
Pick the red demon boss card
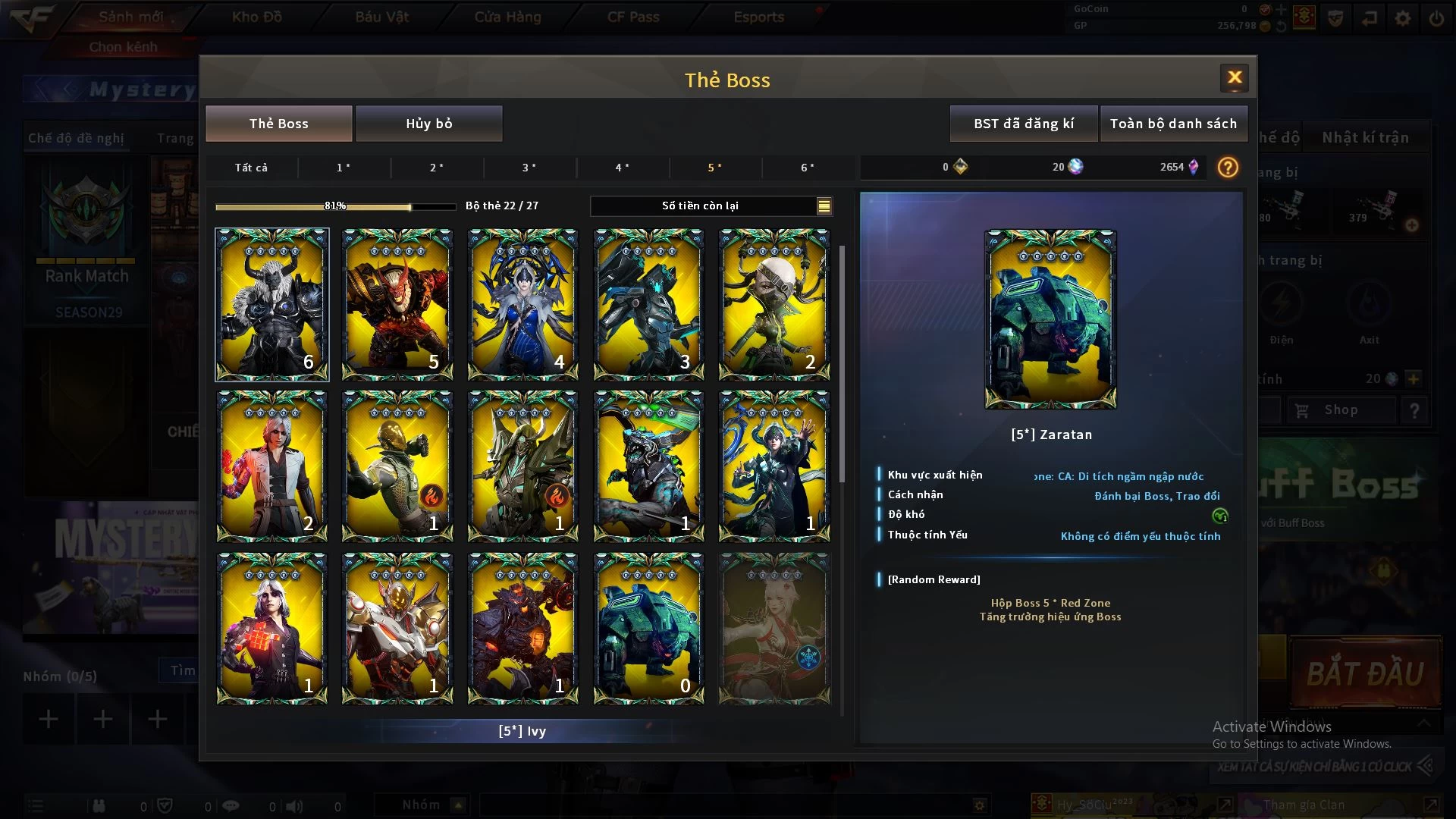click(397, 304)
